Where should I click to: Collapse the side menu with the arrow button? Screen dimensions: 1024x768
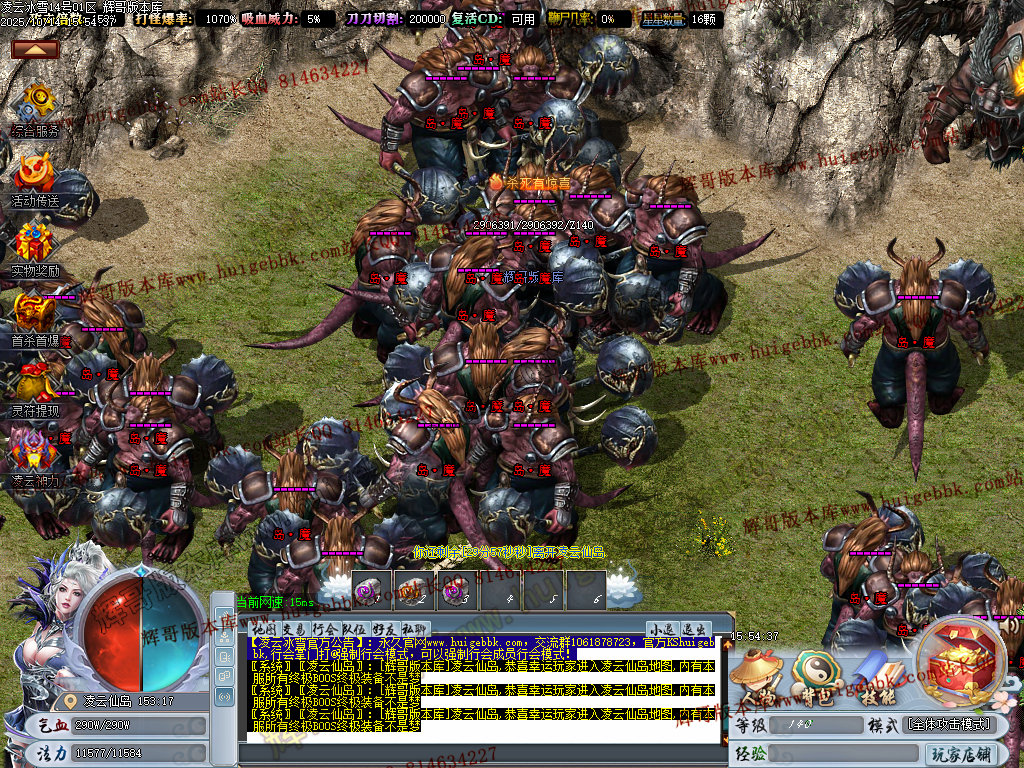35,49
